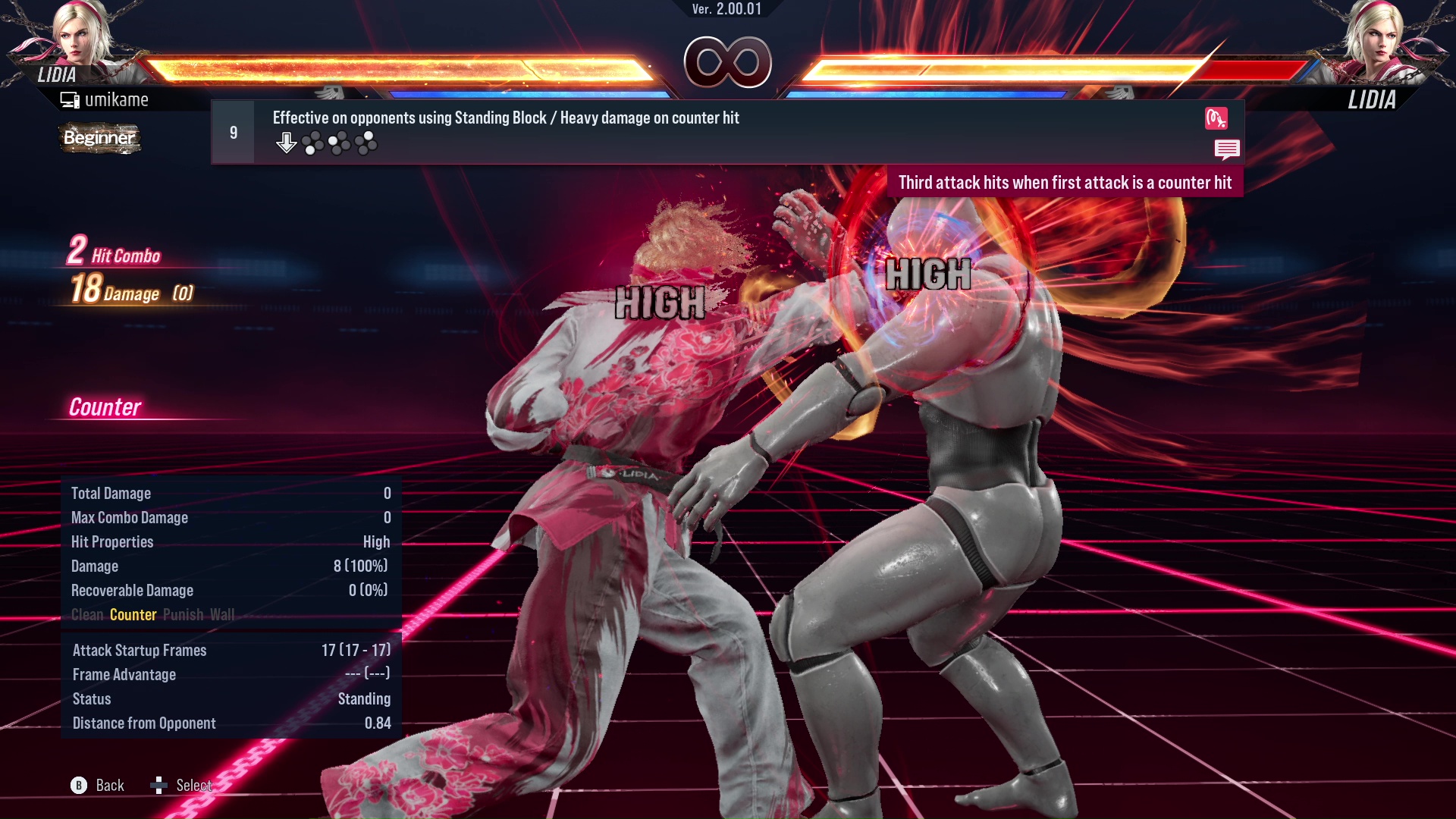Select the Beginner rank banner
The image size is (1456, 819).
(x=99, y=138)
